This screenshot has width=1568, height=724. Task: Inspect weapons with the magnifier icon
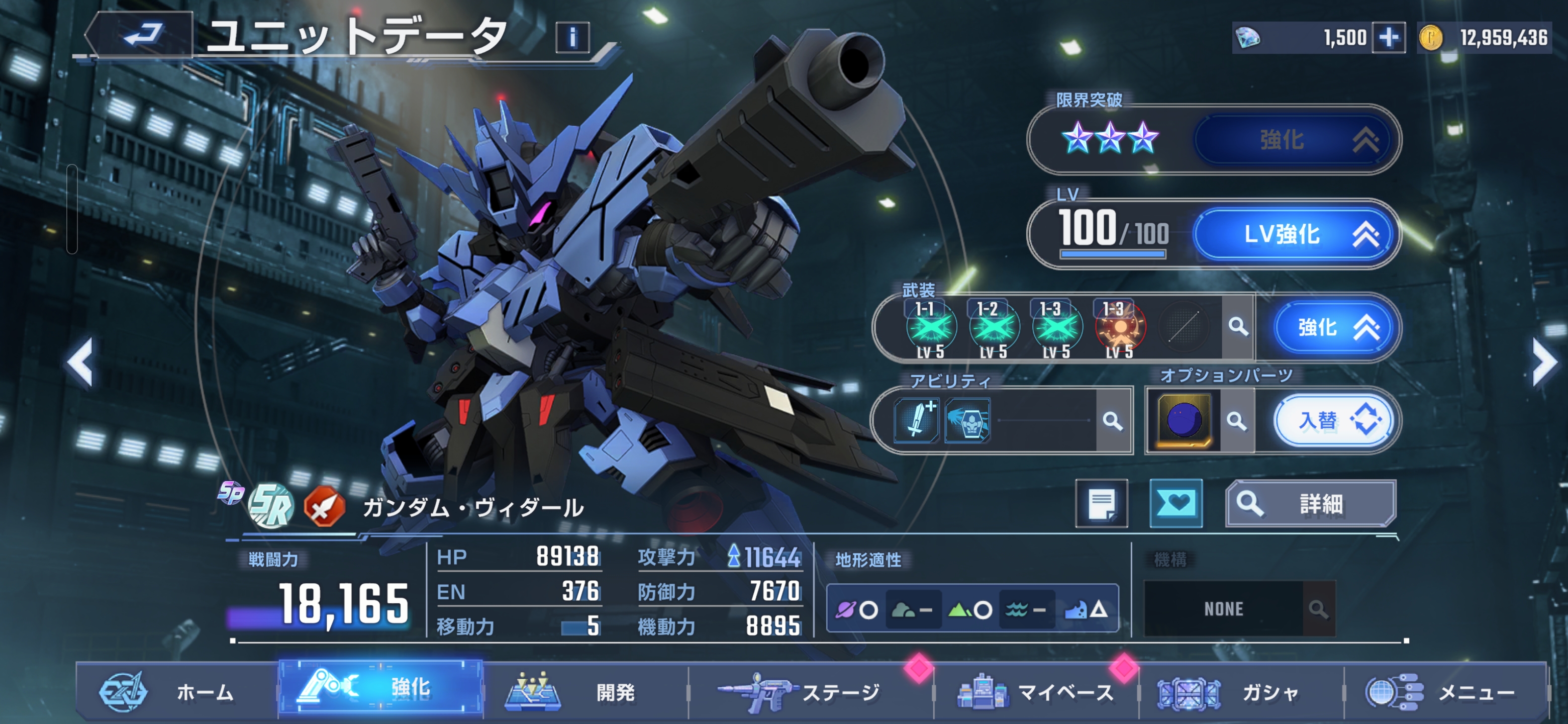[x=1237, y=327]
